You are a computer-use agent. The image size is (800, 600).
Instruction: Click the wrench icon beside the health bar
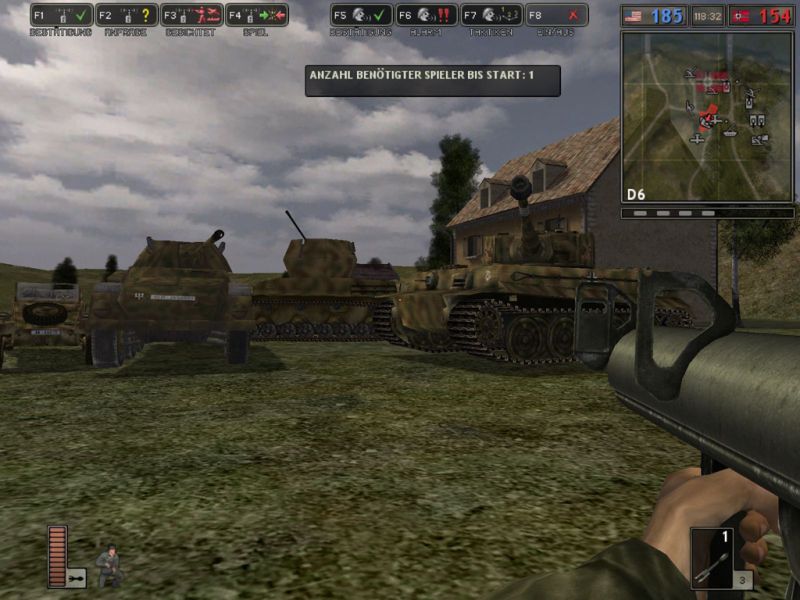click(x=77, y=577)
